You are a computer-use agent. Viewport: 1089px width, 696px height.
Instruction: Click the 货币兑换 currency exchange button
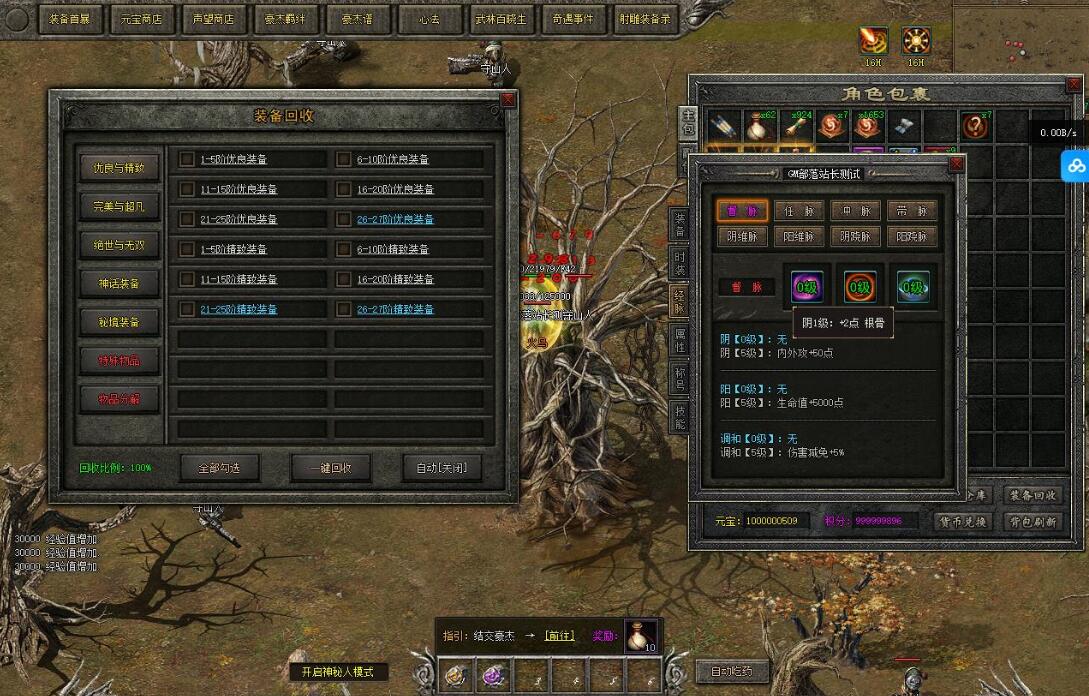[962, 522]
